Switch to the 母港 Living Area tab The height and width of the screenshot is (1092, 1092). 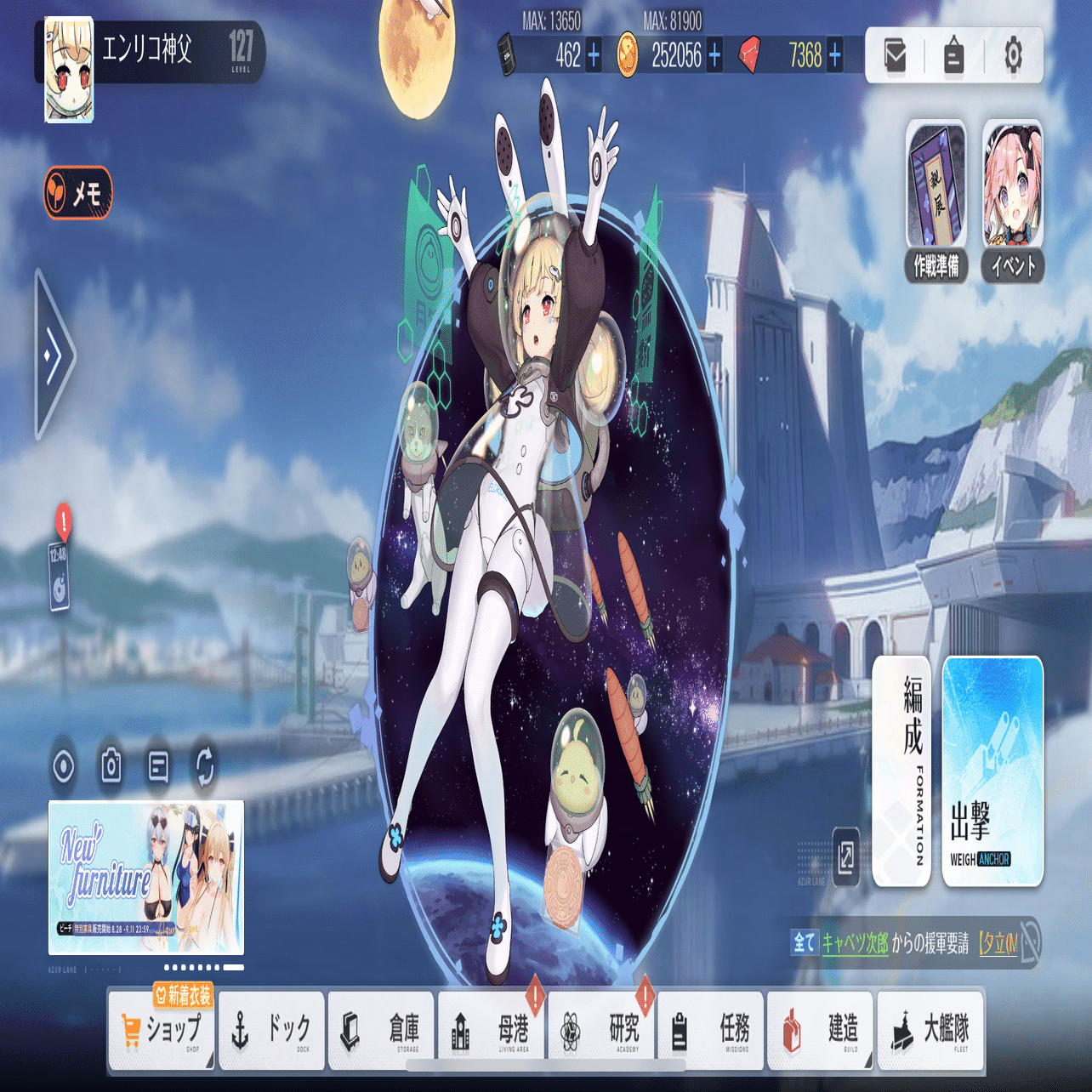(x=491, y=1029)
